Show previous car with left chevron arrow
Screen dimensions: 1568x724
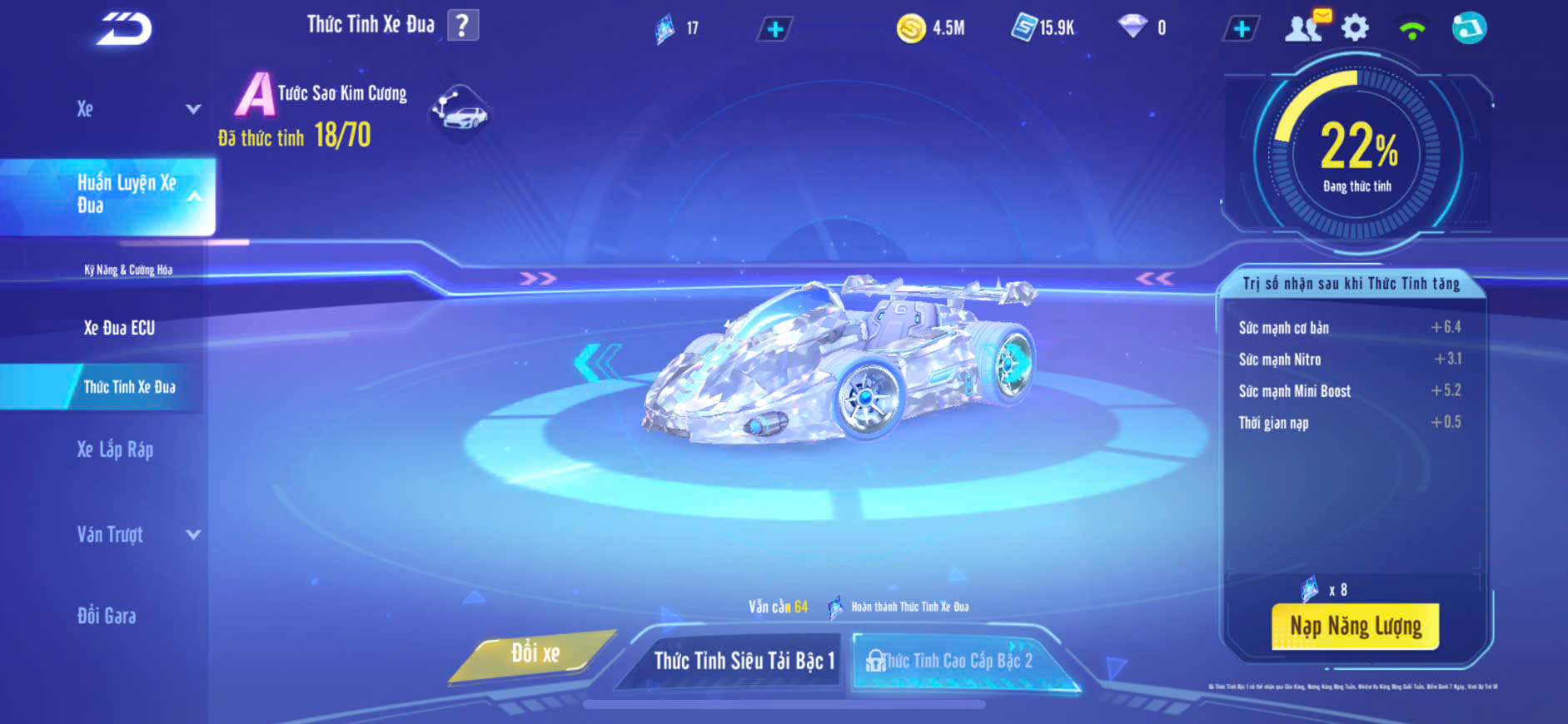click(596, 363)
